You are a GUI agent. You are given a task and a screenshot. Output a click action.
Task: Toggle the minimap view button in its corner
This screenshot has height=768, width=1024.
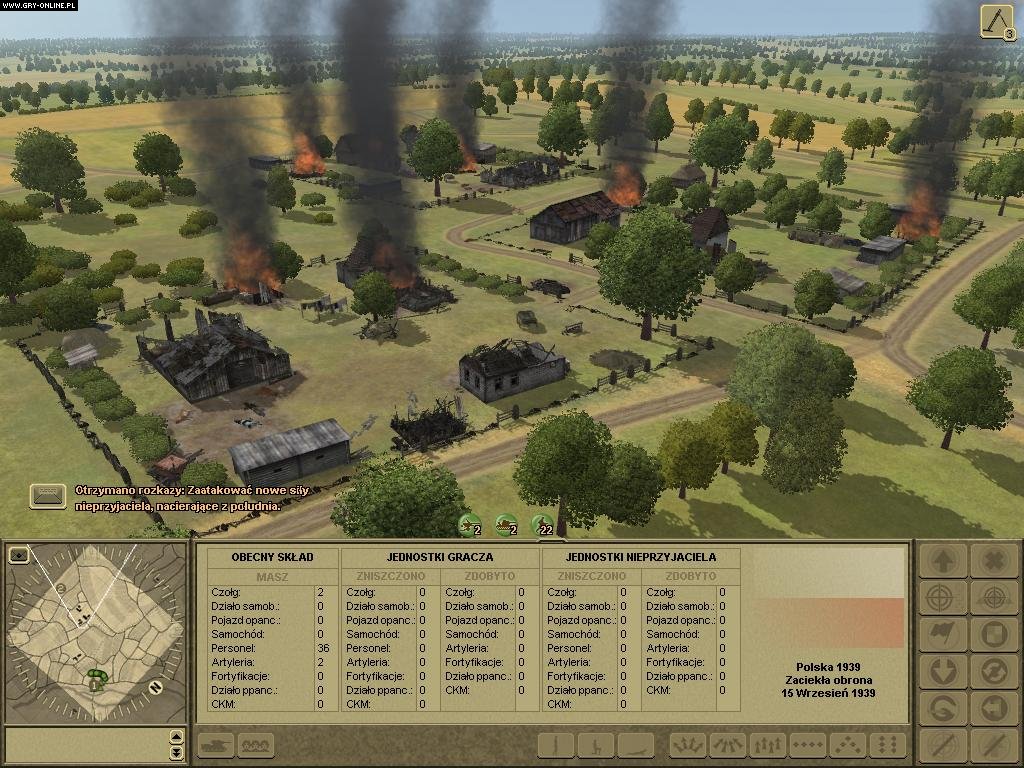click(18, 555)
